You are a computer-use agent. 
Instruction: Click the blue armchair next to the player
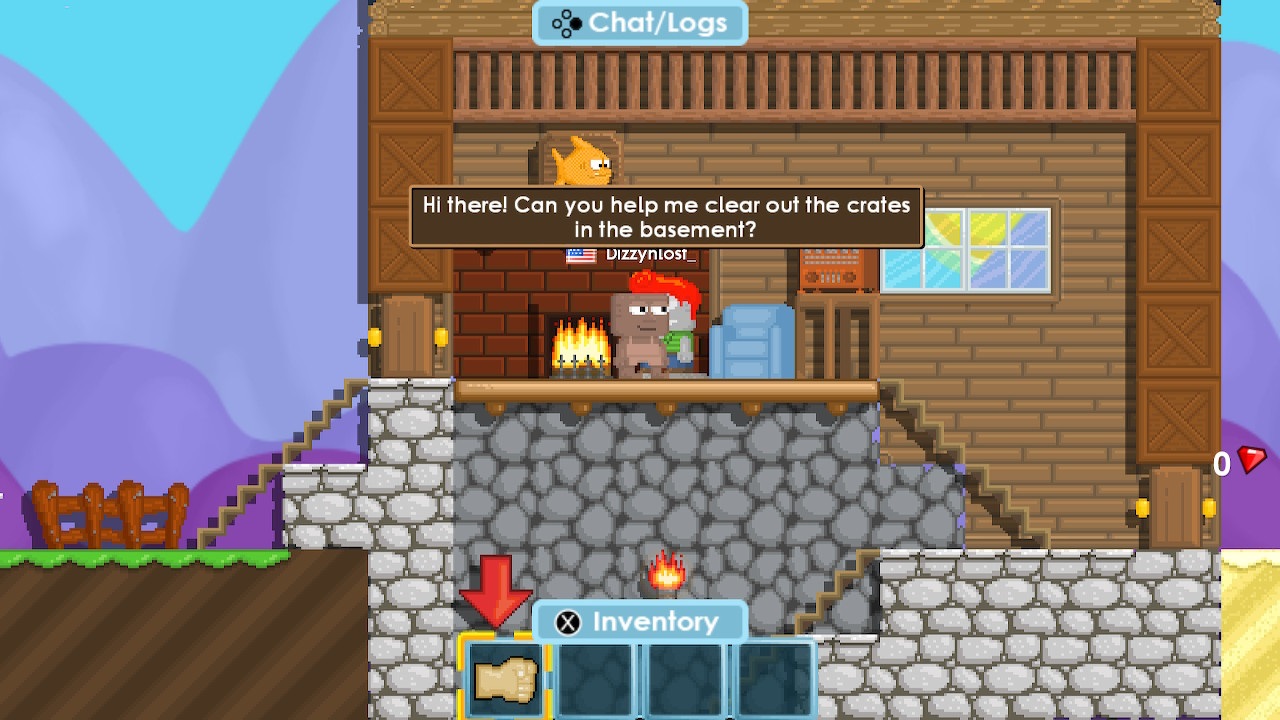(752, 340)
